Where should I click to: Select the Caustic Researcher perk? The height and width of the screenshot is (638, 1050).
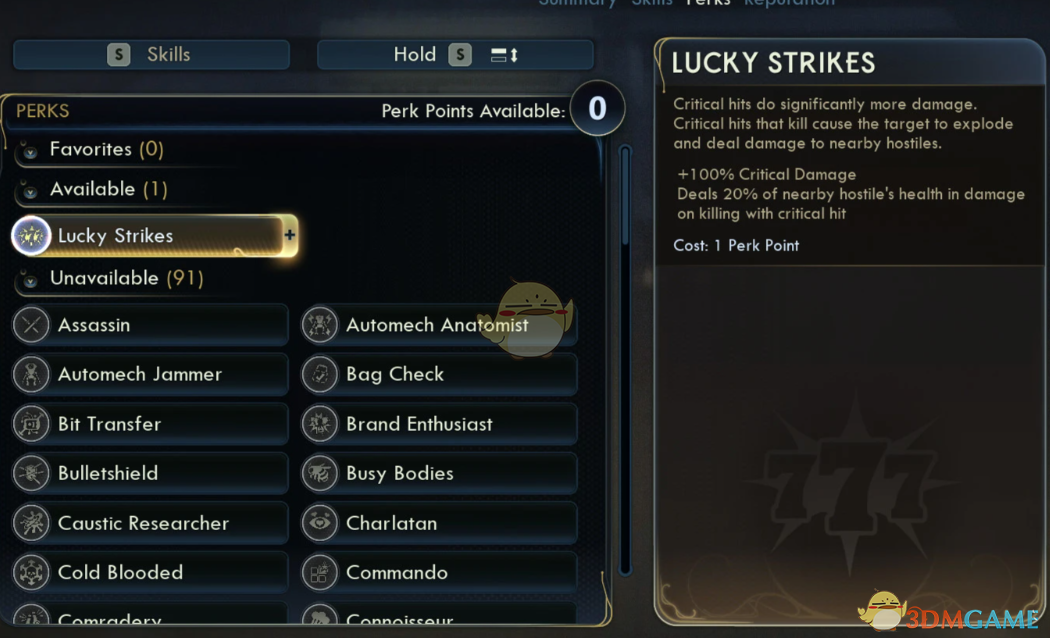point(150,523)
